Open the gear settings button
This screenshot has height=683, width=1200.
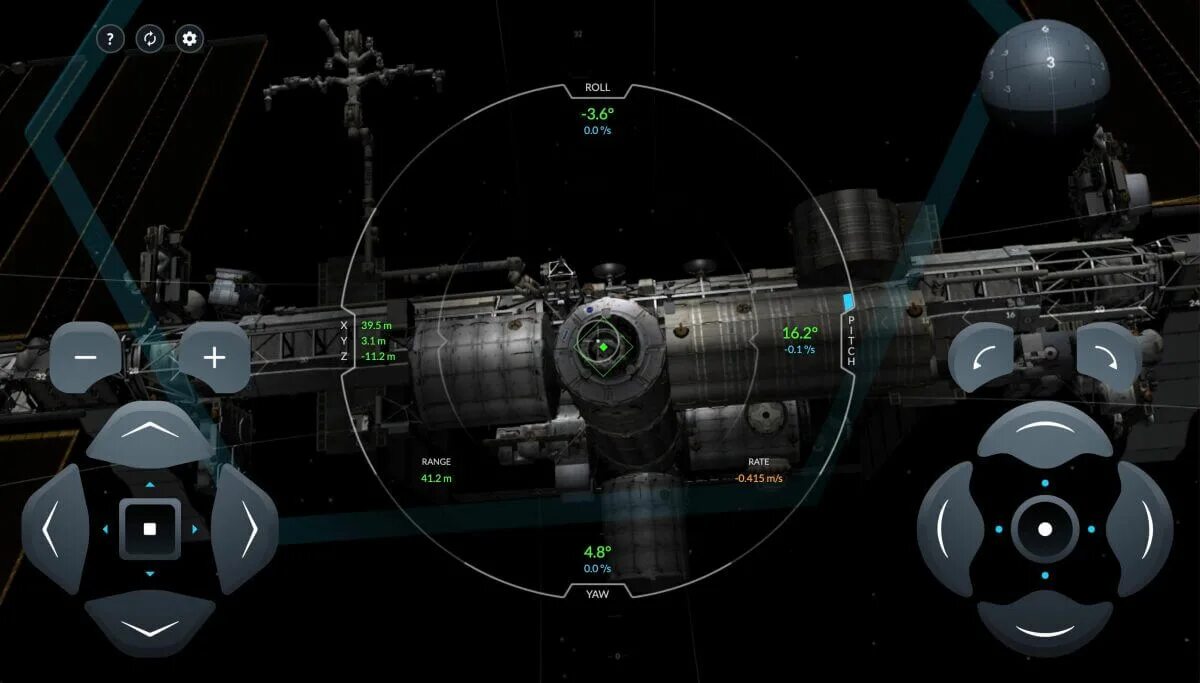point(190,39)
